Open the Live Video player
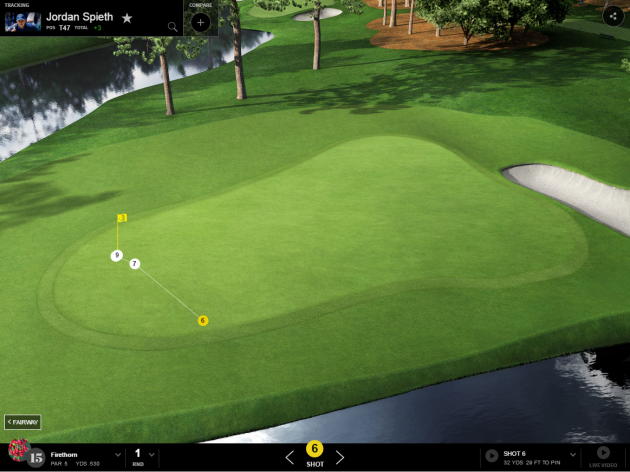The width and height of the screenshot is (630, 472). [603, 454]
